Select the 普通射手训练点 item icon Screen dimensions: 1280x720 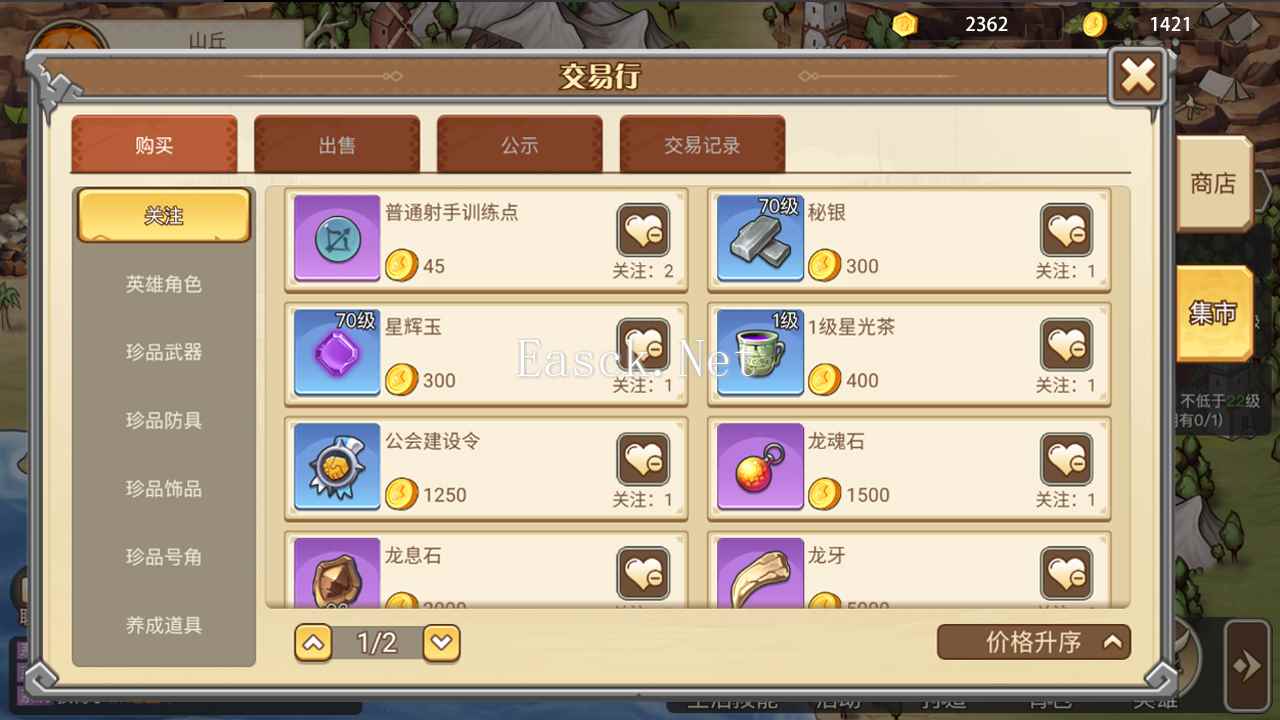pos(336,238)
